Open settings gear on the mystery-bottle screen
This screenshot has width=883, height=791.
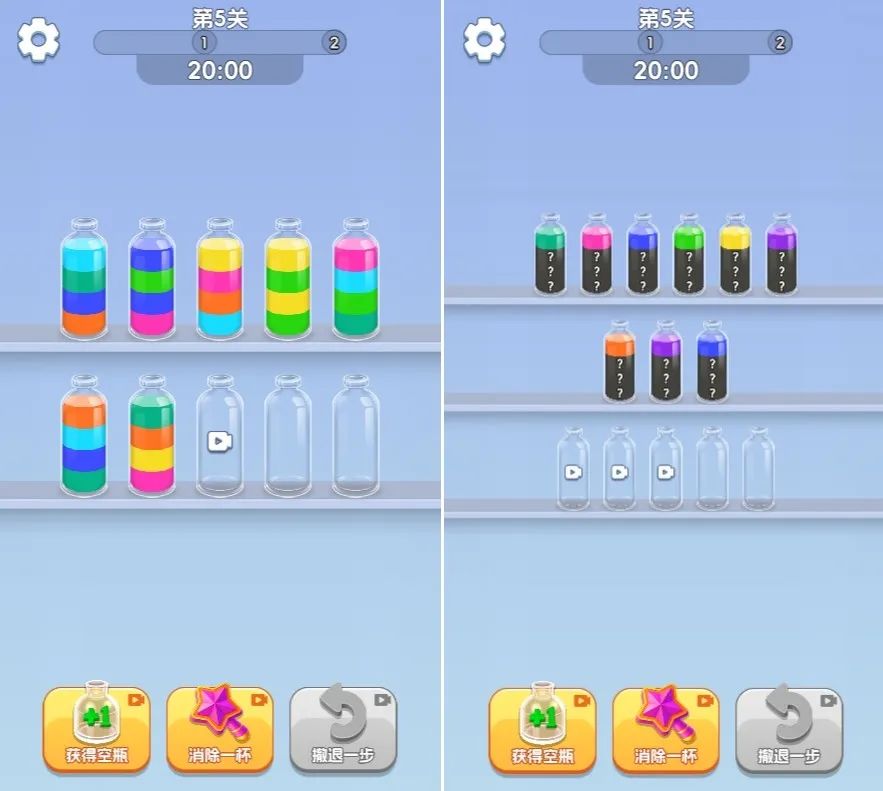click(x=484, y=41)
